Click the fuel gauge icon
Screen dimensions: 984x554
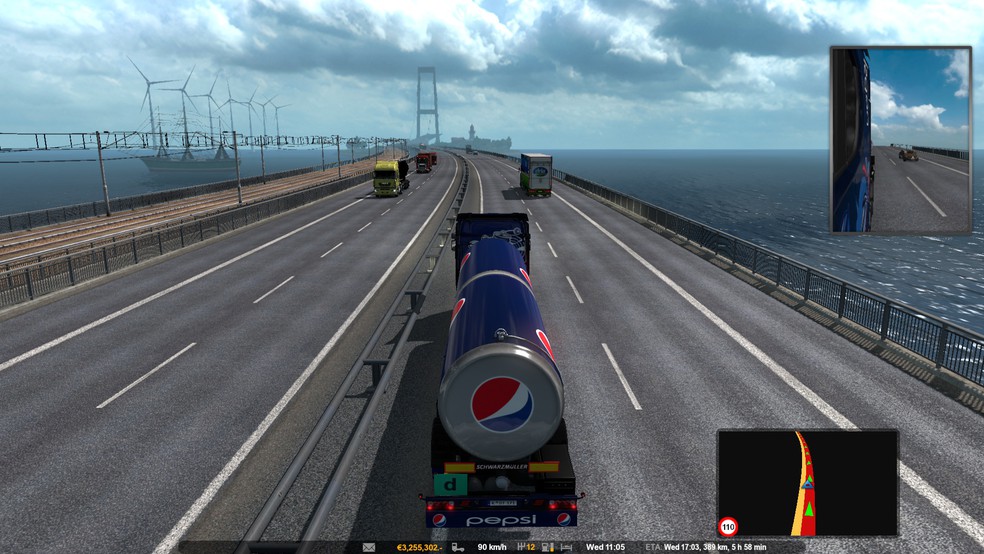pos(547,548)
